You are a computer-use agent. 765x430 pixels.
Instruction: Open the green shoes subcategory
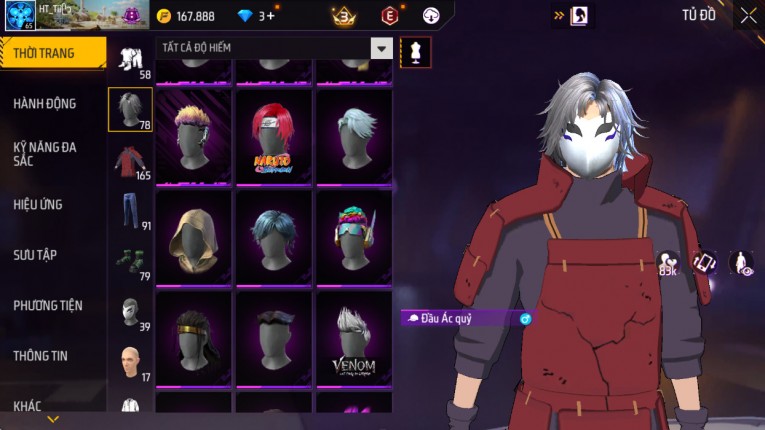(x=130, y=260)
